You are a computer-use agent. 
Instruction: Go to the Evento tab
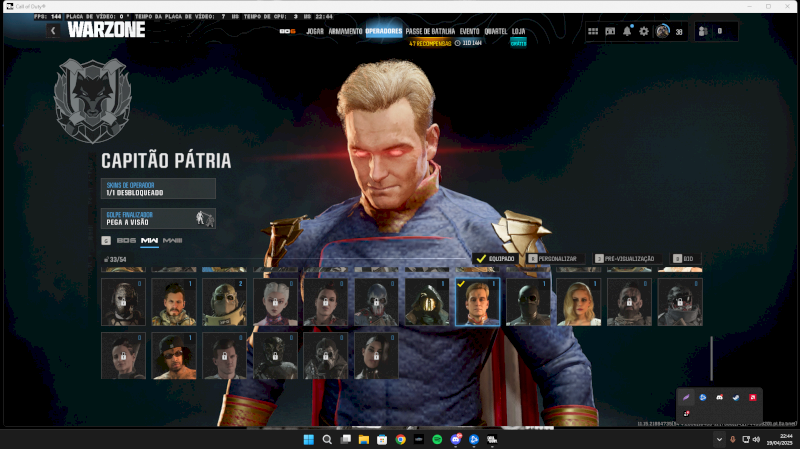(469, 31)
